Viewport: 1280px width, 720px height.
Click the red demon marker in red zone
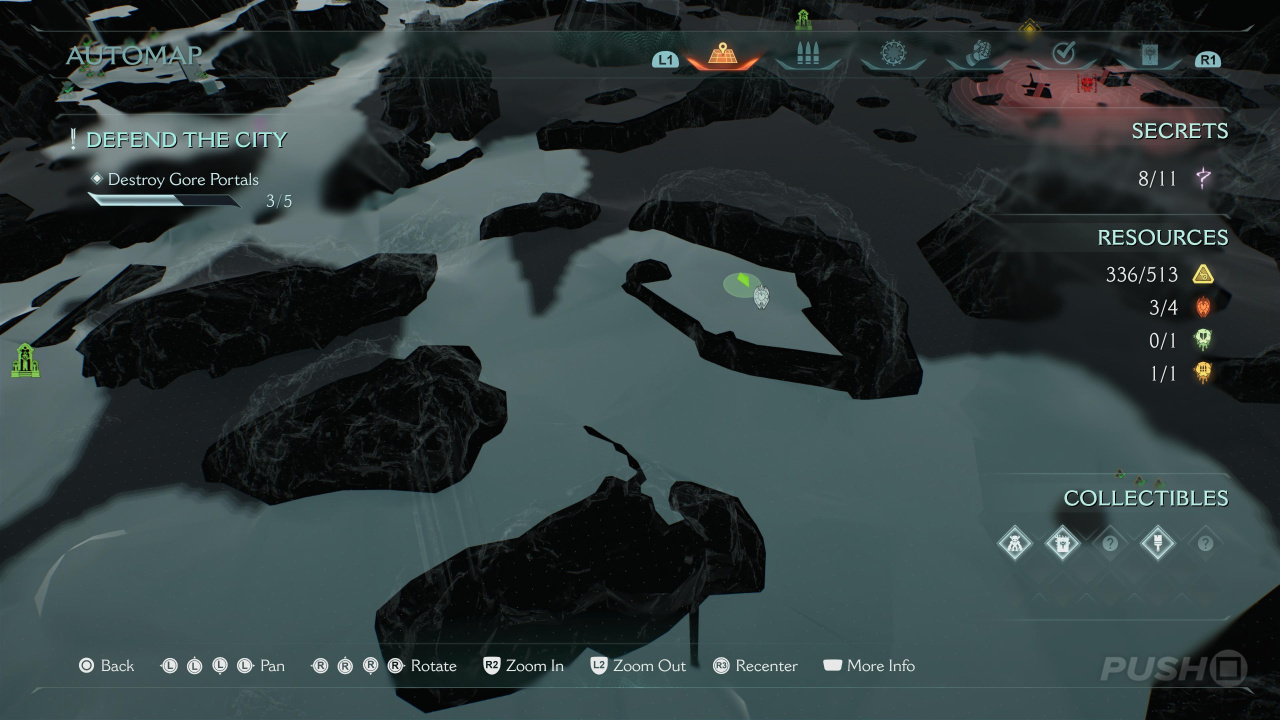coord(1086,83)
